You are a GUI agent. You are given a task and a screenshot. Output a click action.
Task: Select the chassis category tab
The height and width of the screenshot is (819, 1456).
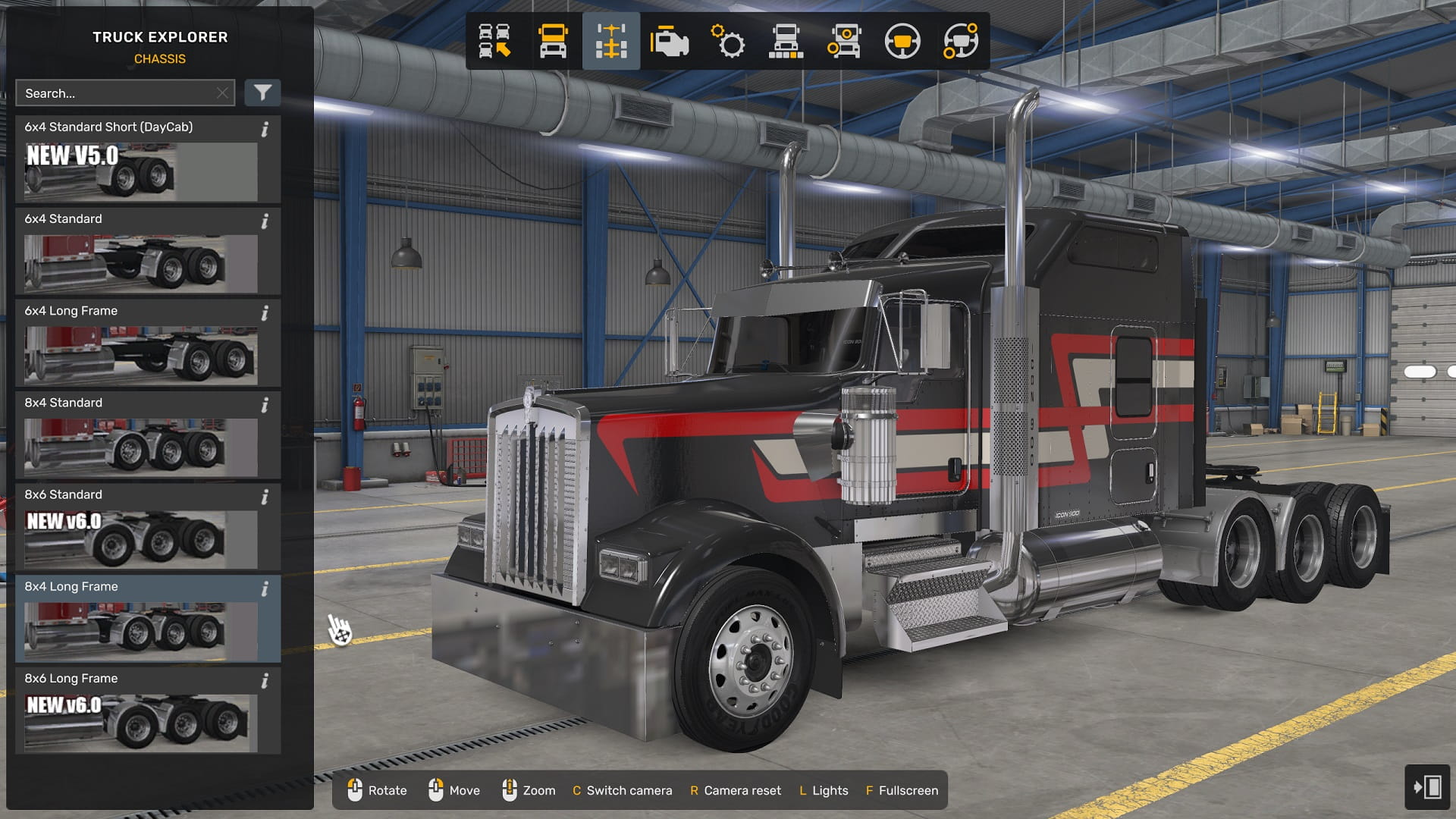click(x=611, y=41)
